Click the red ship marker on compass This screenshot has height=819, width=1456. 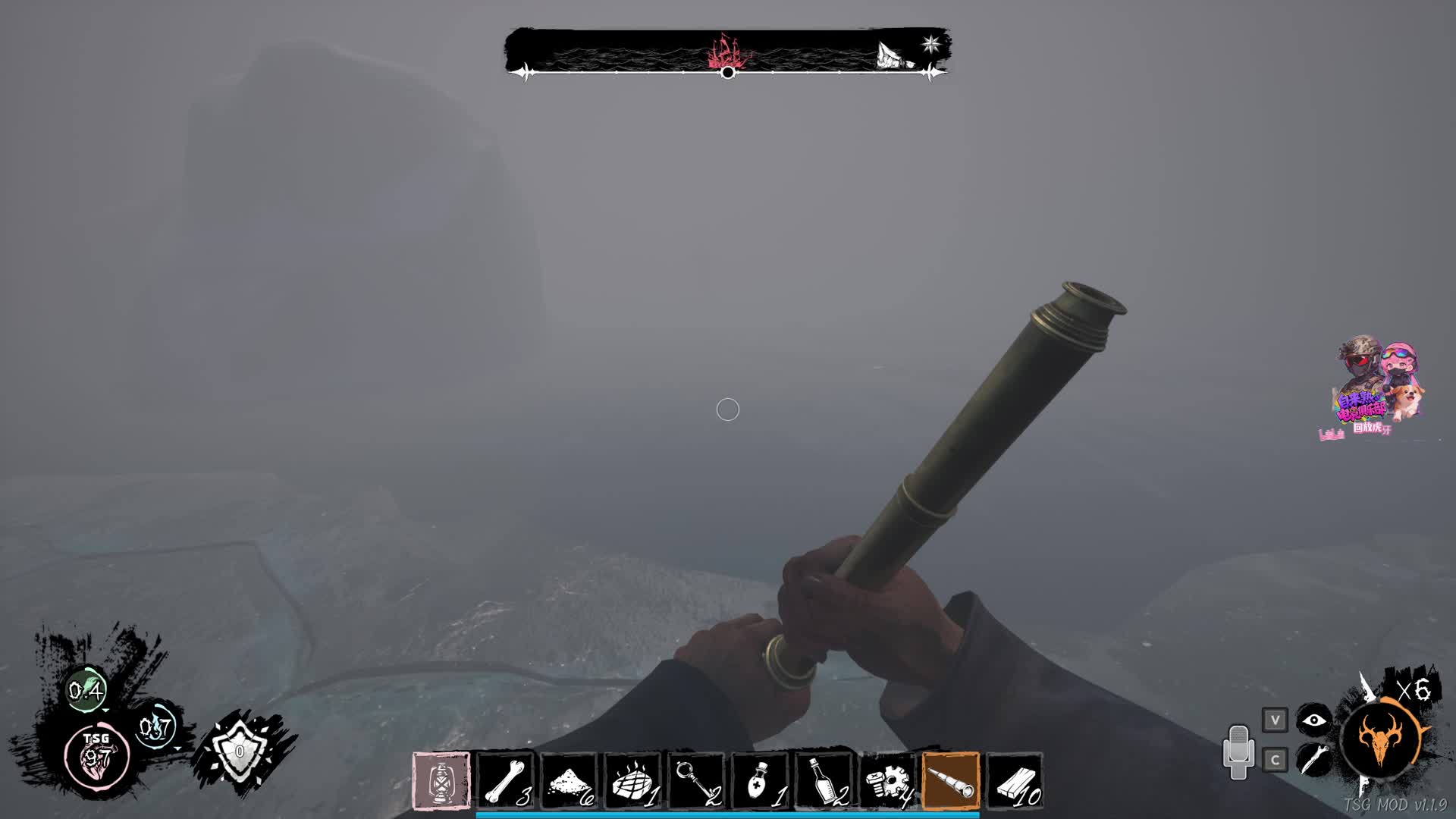point(729,52)
